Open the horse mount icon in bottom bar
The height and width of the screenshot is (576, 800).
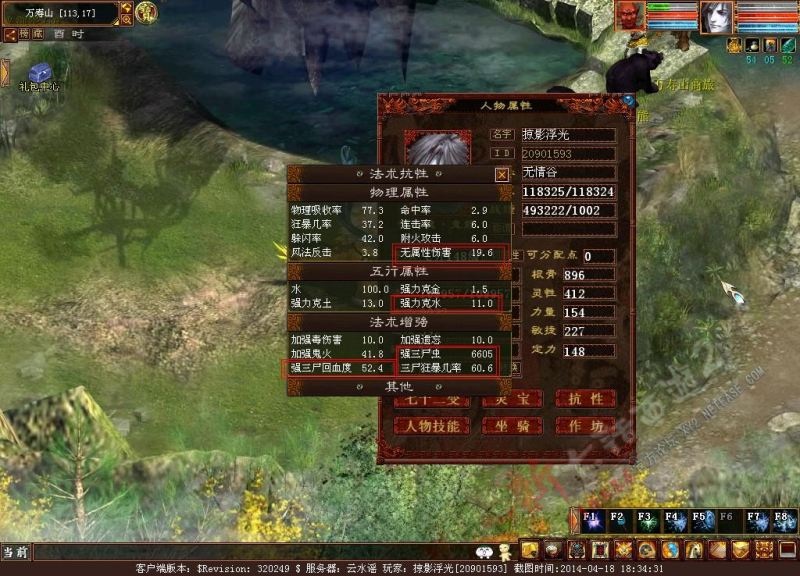(x=694, y=549)
